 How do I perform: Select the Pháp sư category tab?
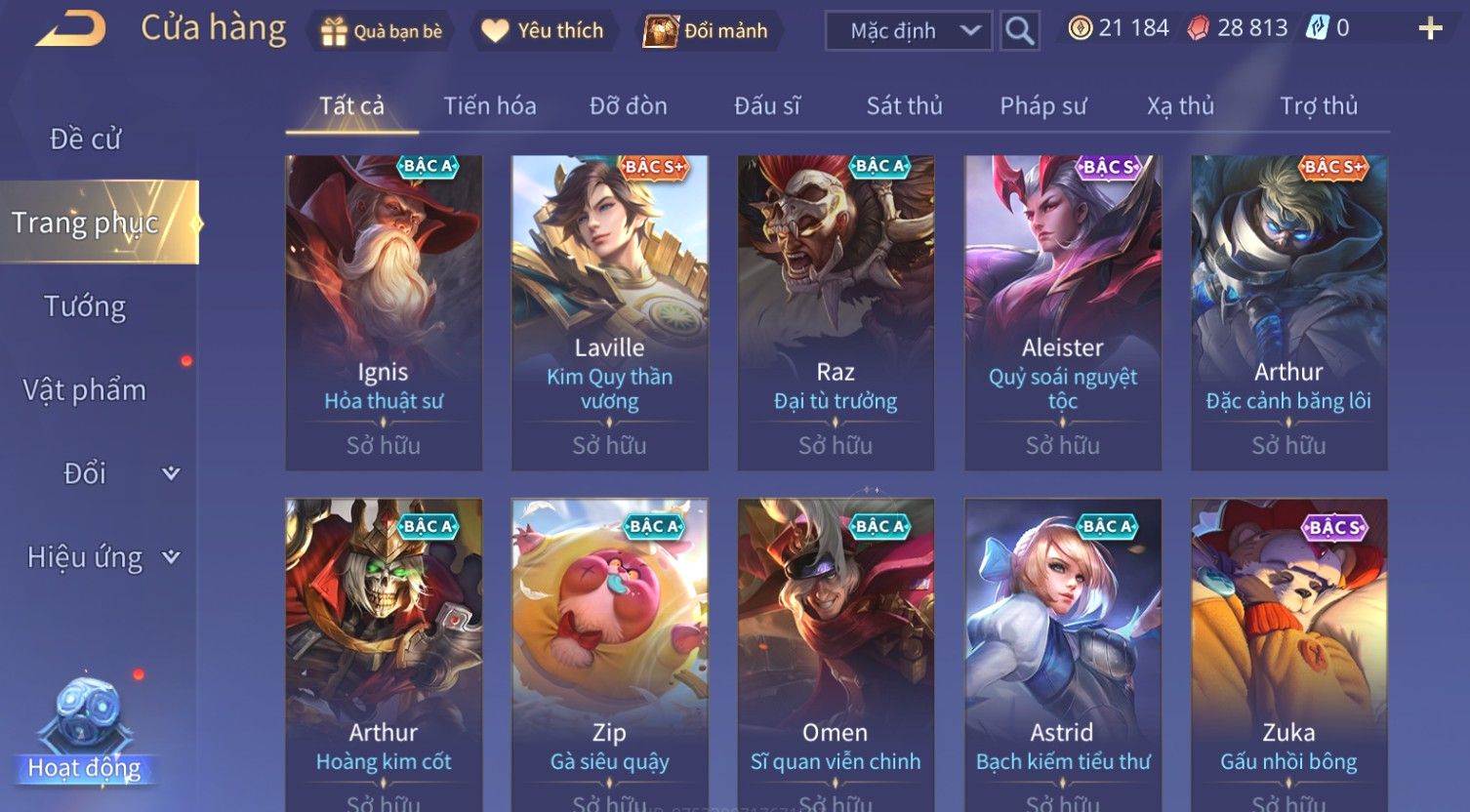(1042, 106)
